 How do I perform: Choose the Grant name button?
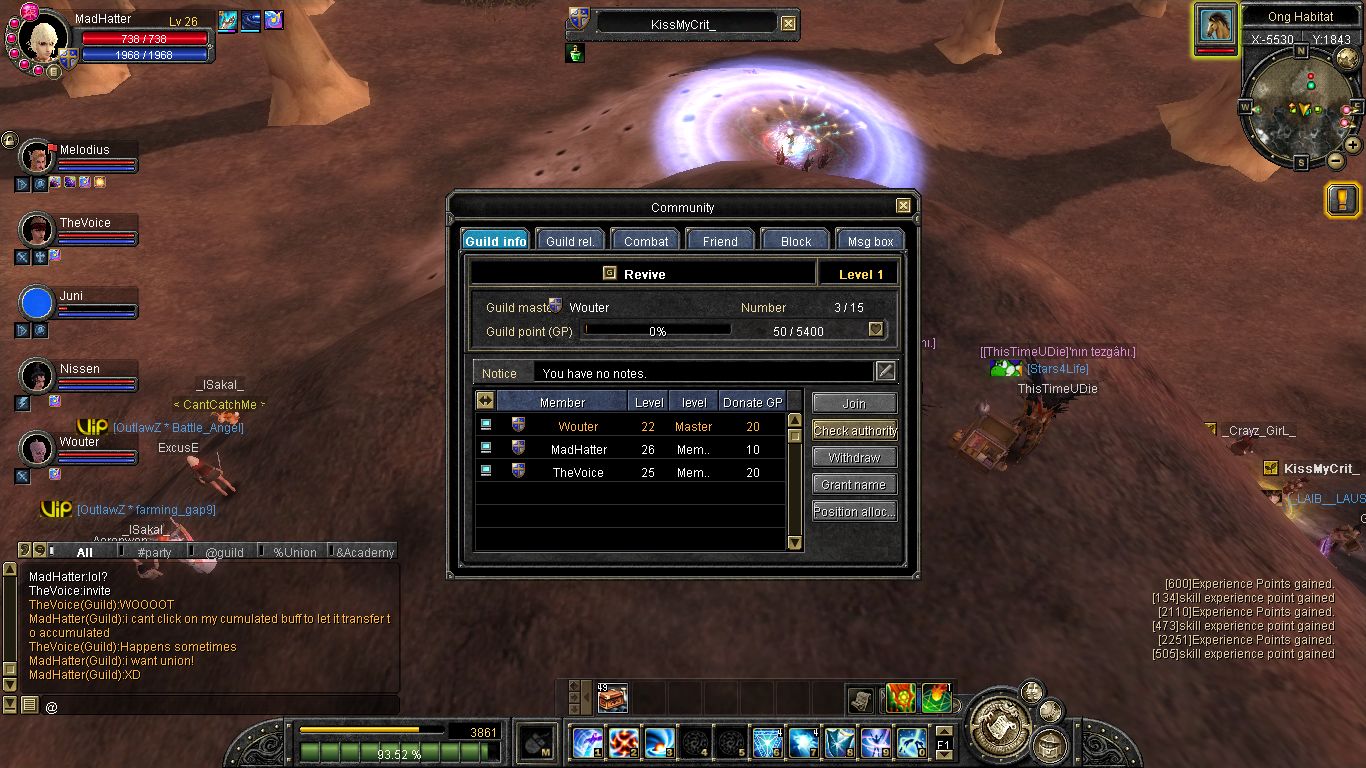(x=854, y=484)
